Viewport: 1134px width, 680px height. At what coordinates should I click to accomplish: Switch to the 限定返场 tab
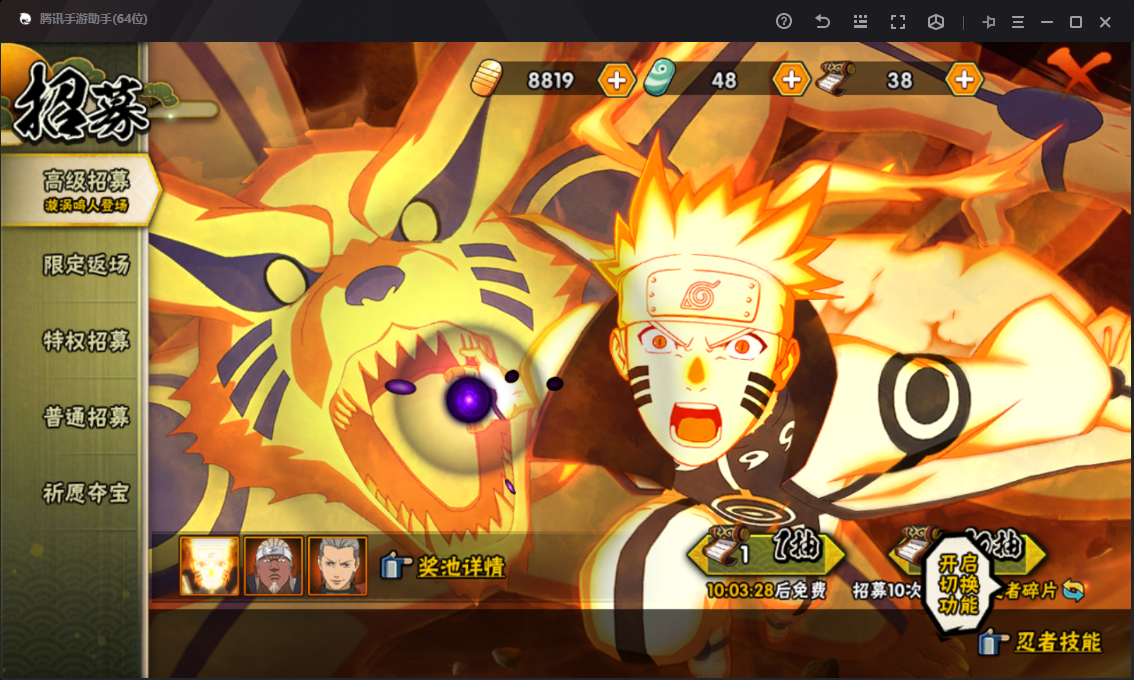(x=85, y=265)
